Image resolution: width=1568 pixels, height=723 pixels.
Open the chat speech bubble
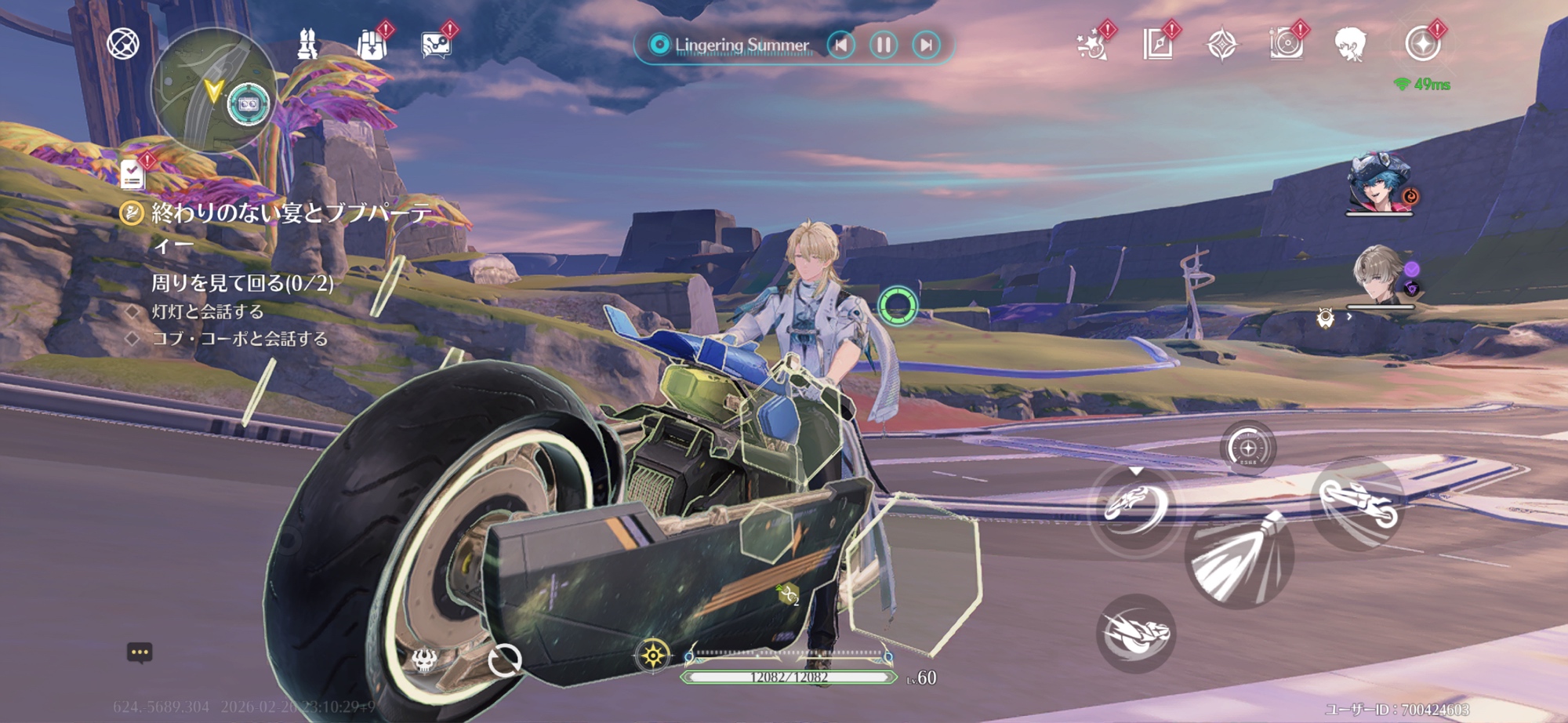point(140,652)
